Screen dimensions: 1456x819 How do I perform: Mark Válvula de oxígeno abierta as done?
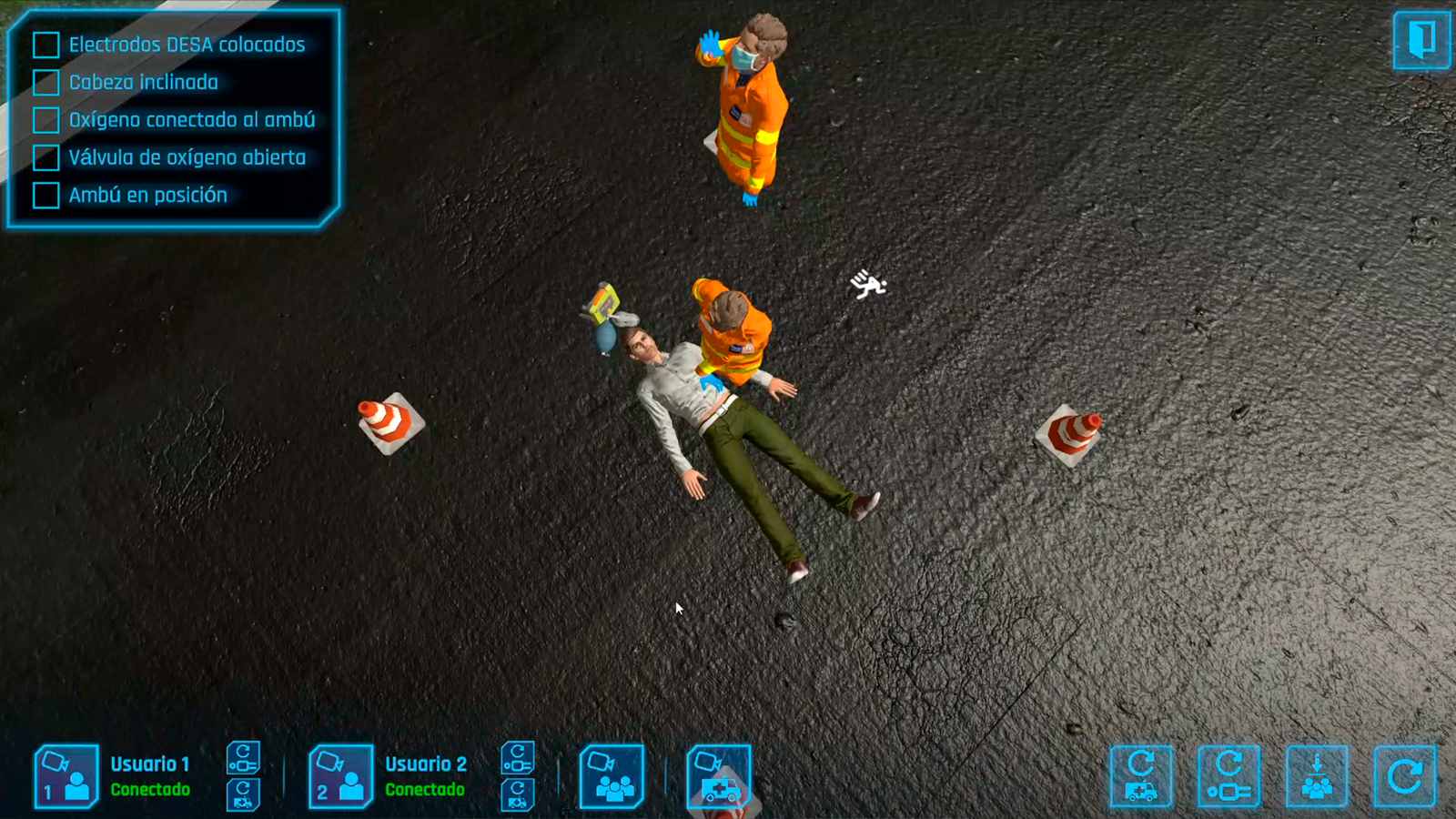(x=46, y=157)
